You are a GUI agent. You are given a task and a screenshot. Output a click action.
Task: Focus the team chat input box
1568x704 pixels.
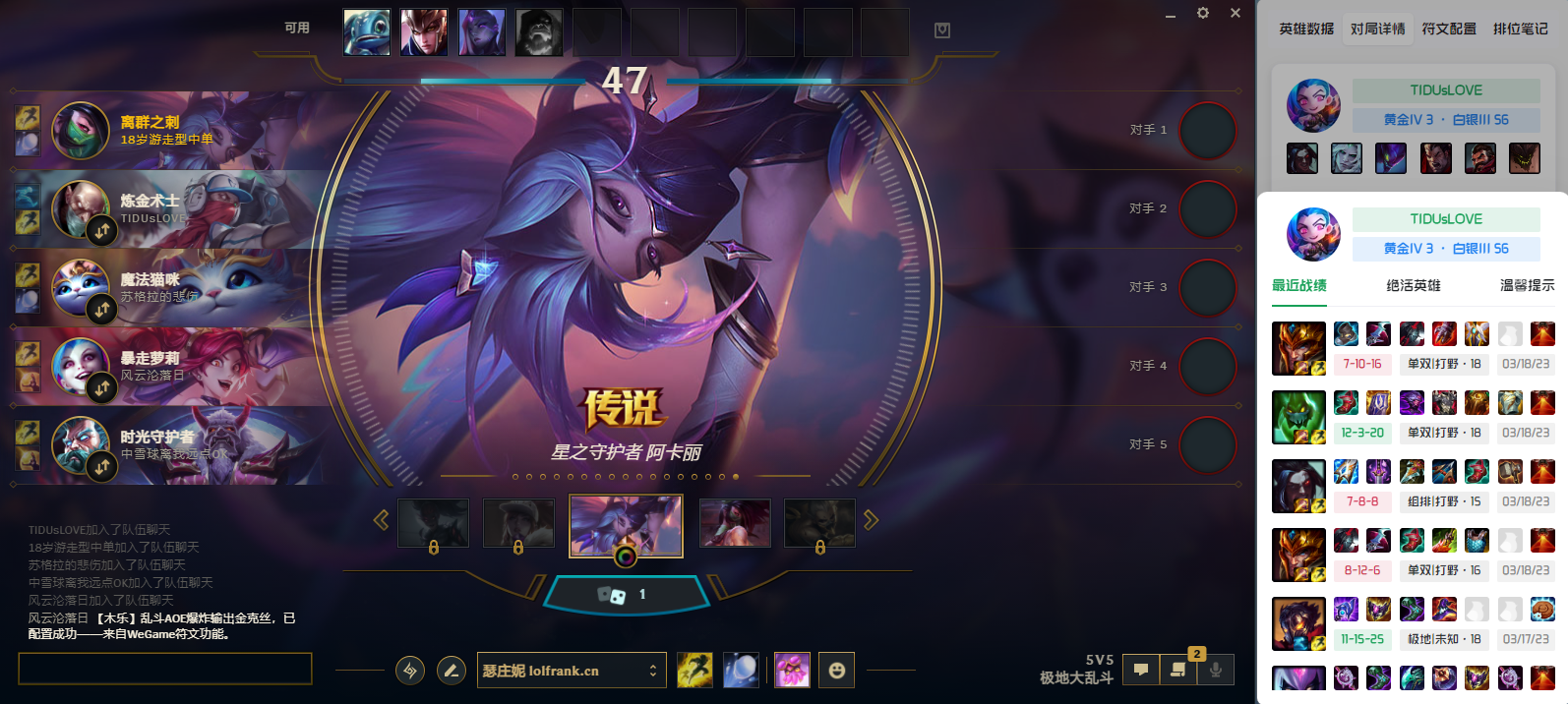pyautogui.click(x=165, y=669)
